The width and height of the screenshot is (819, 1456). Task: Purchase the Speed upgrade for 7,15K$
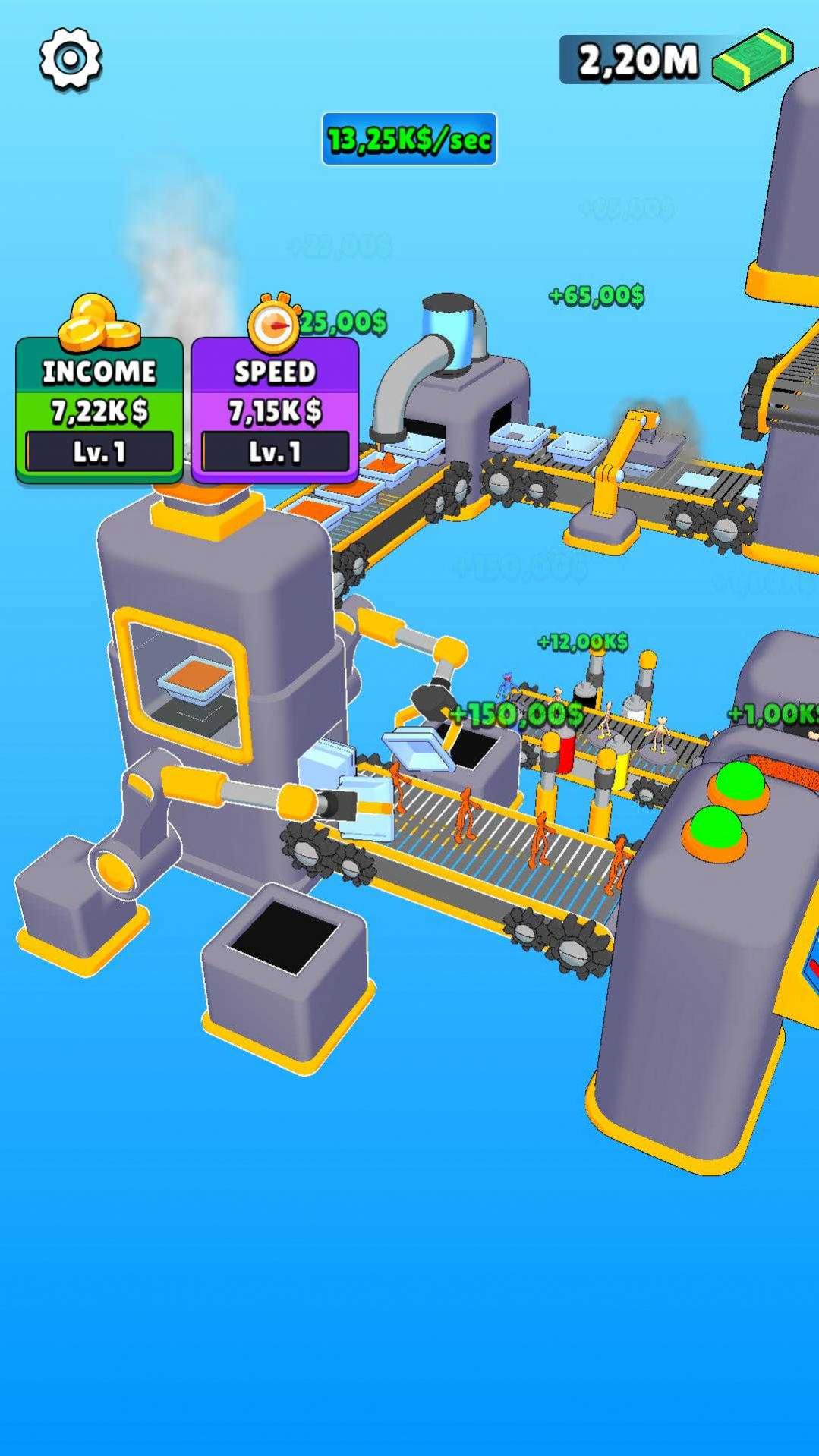point(275,411)
